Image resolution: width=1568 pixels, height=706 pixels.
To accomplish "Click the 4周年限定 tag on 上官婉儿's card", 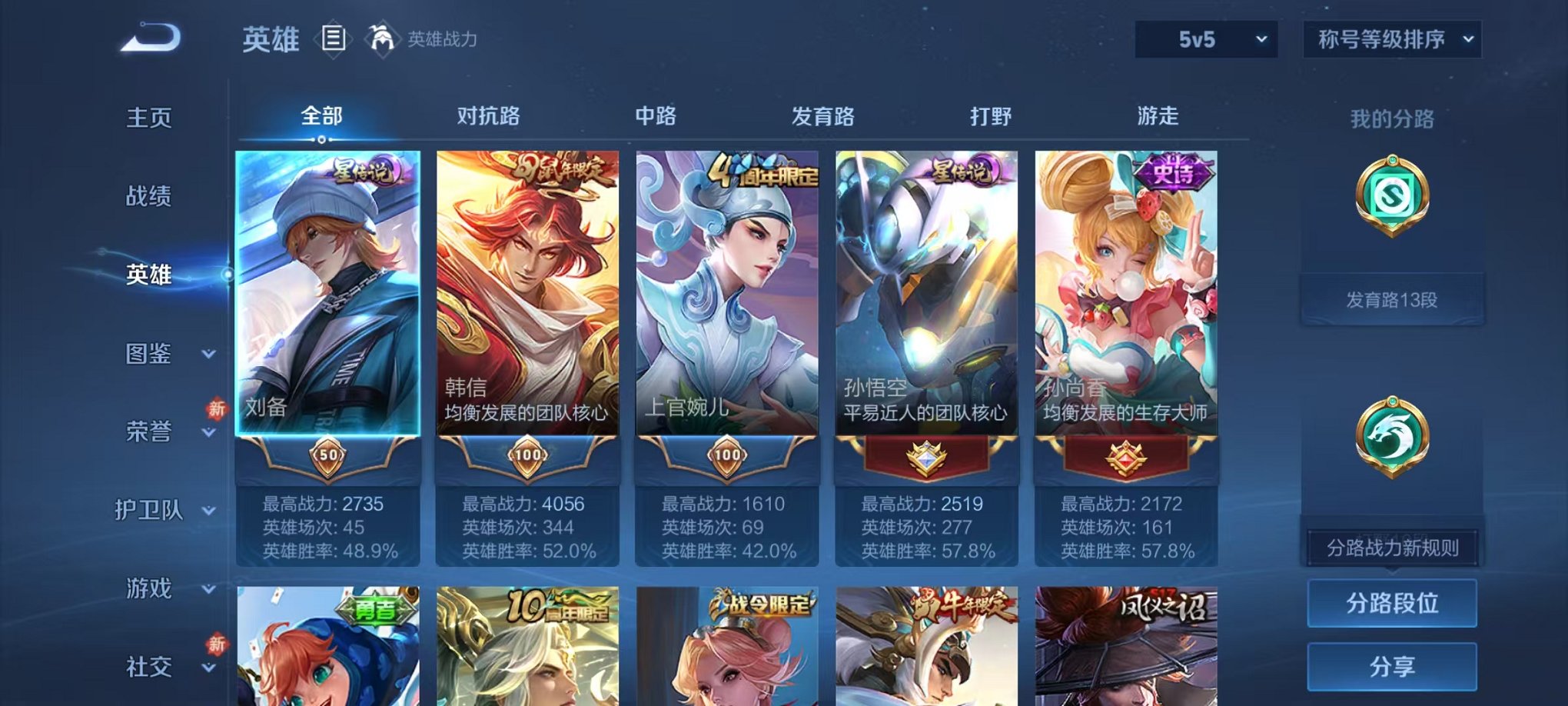I will coord(762,171).
